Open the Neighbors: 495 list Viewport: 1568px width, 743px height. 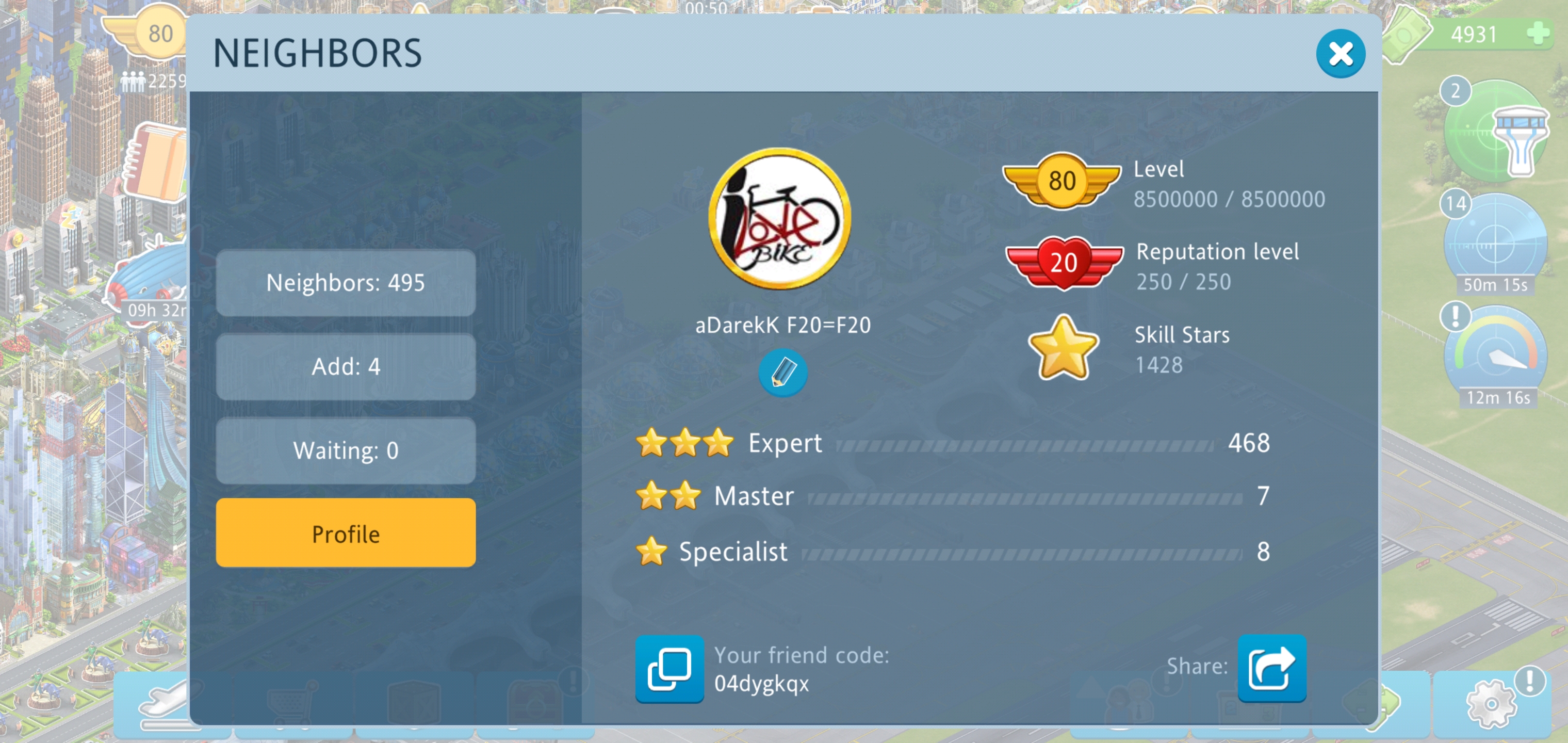(x=345, y=283)
